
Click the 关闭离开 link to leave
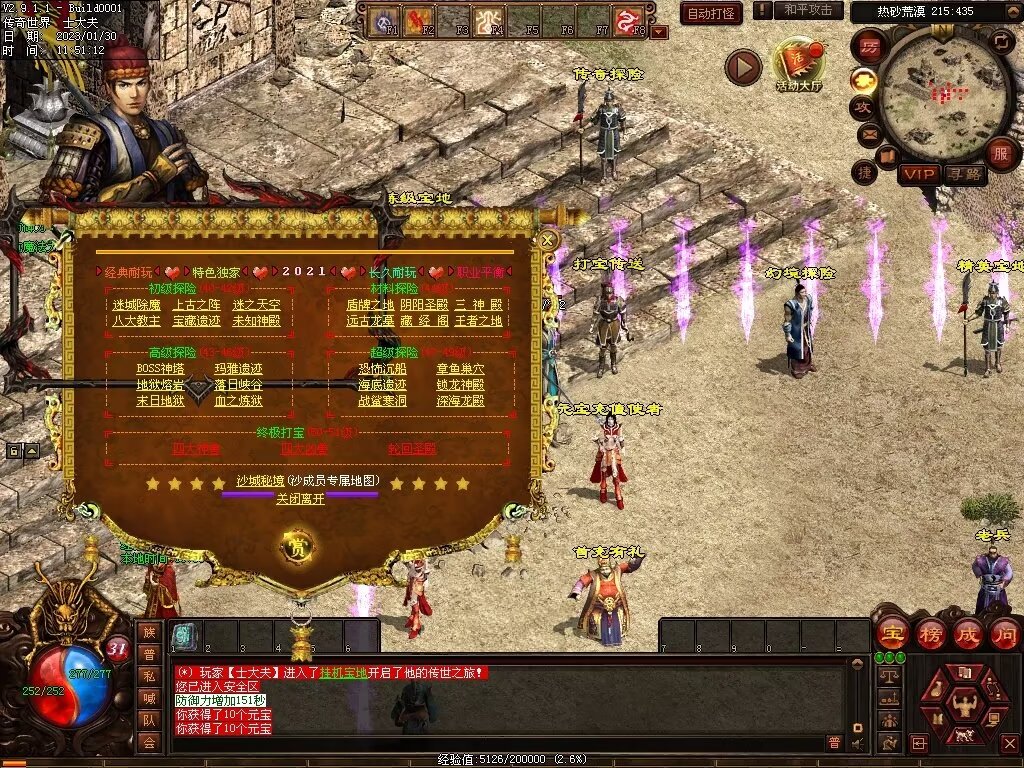tap(300, 498)
